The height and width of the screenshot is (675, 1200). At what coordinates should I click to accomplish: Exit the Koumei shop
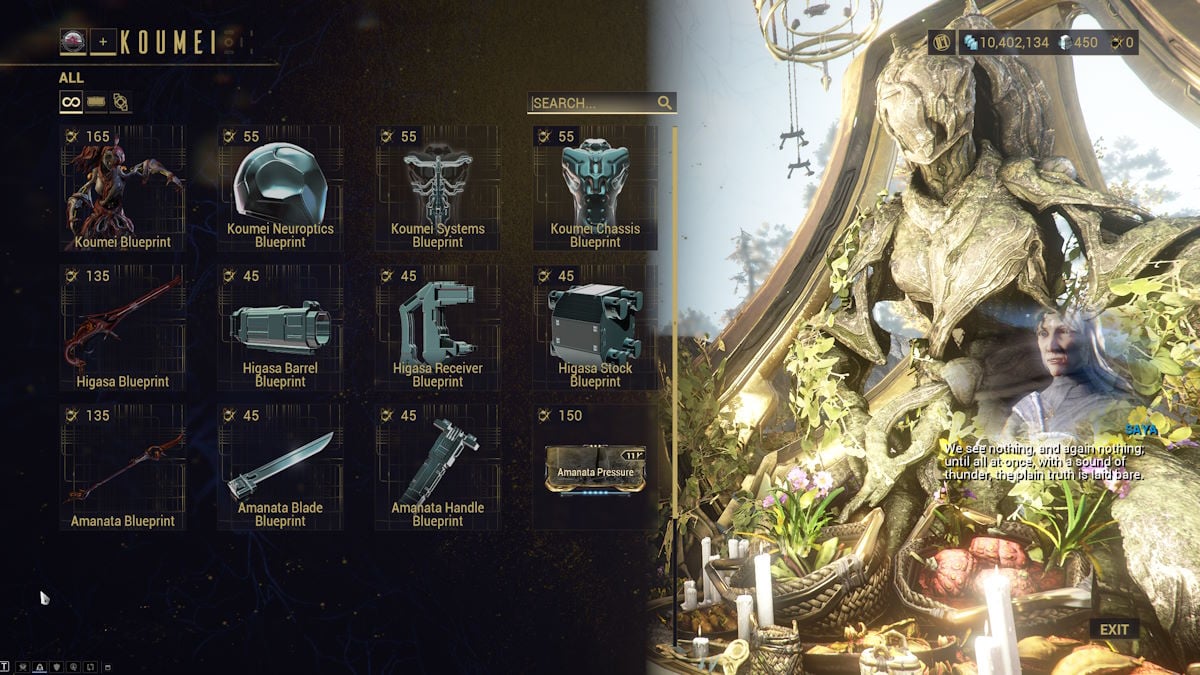pos(1114,630)
